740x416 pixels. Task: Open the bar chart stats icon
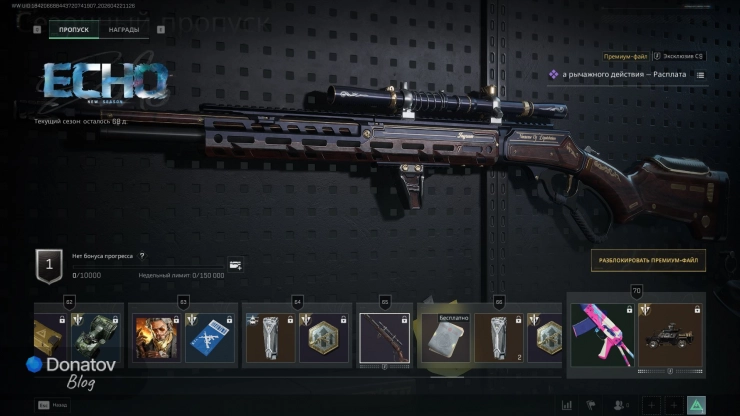568,405
